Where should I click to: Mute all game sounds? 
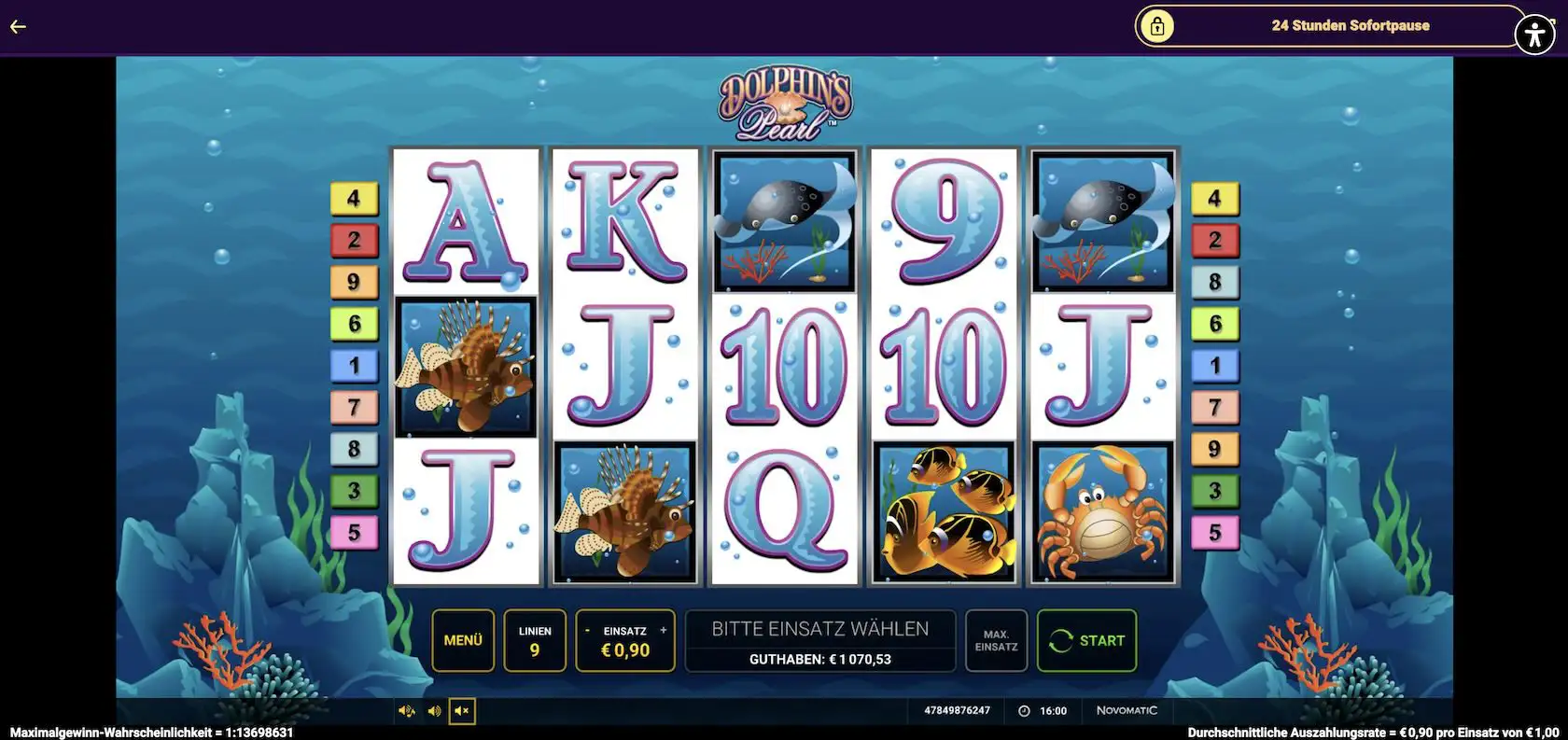[x=459, y=710]
